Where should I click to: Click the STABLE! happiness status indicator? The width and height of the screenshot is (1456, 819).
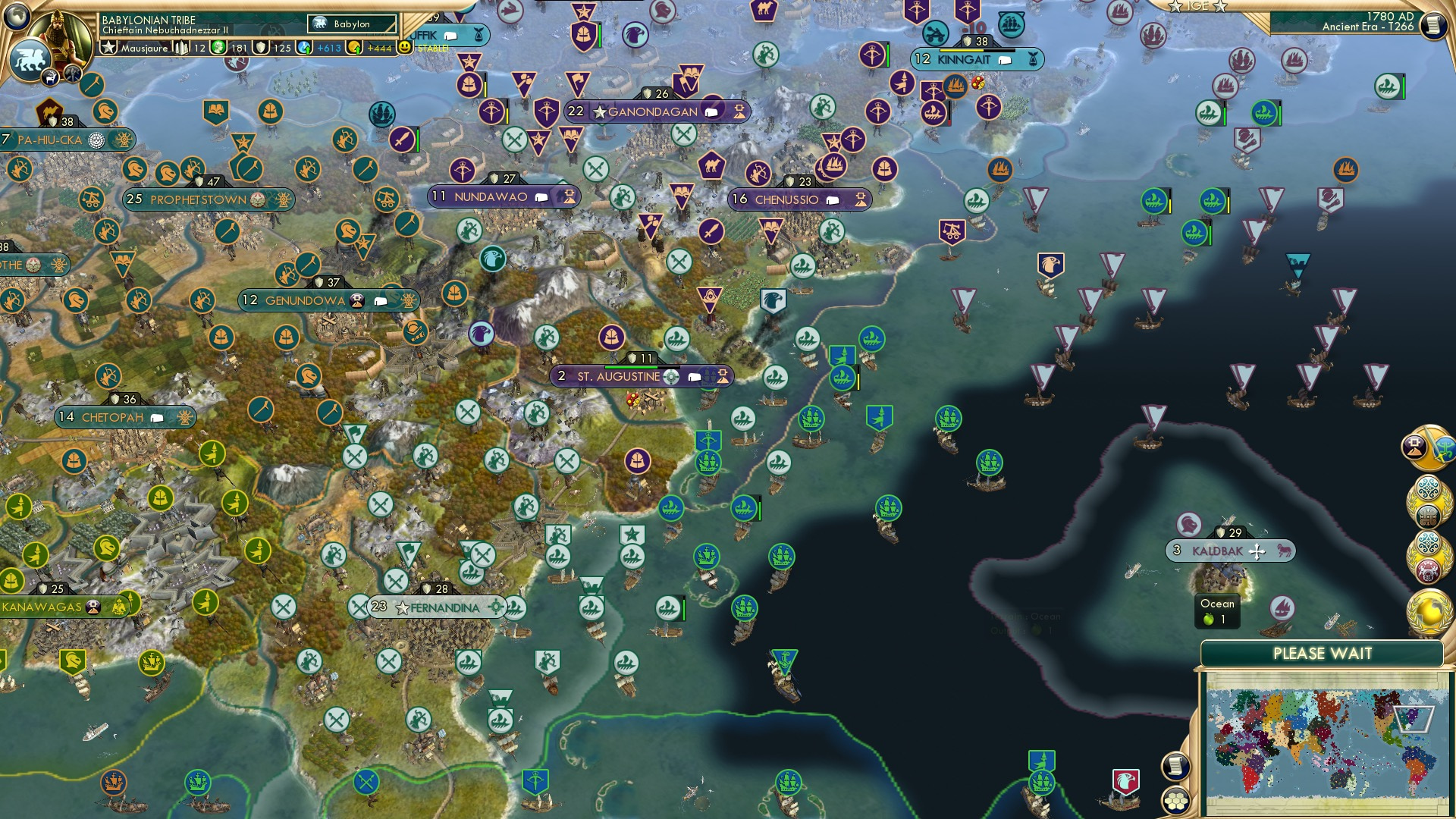pyautogui.click(x=434, y=47)
